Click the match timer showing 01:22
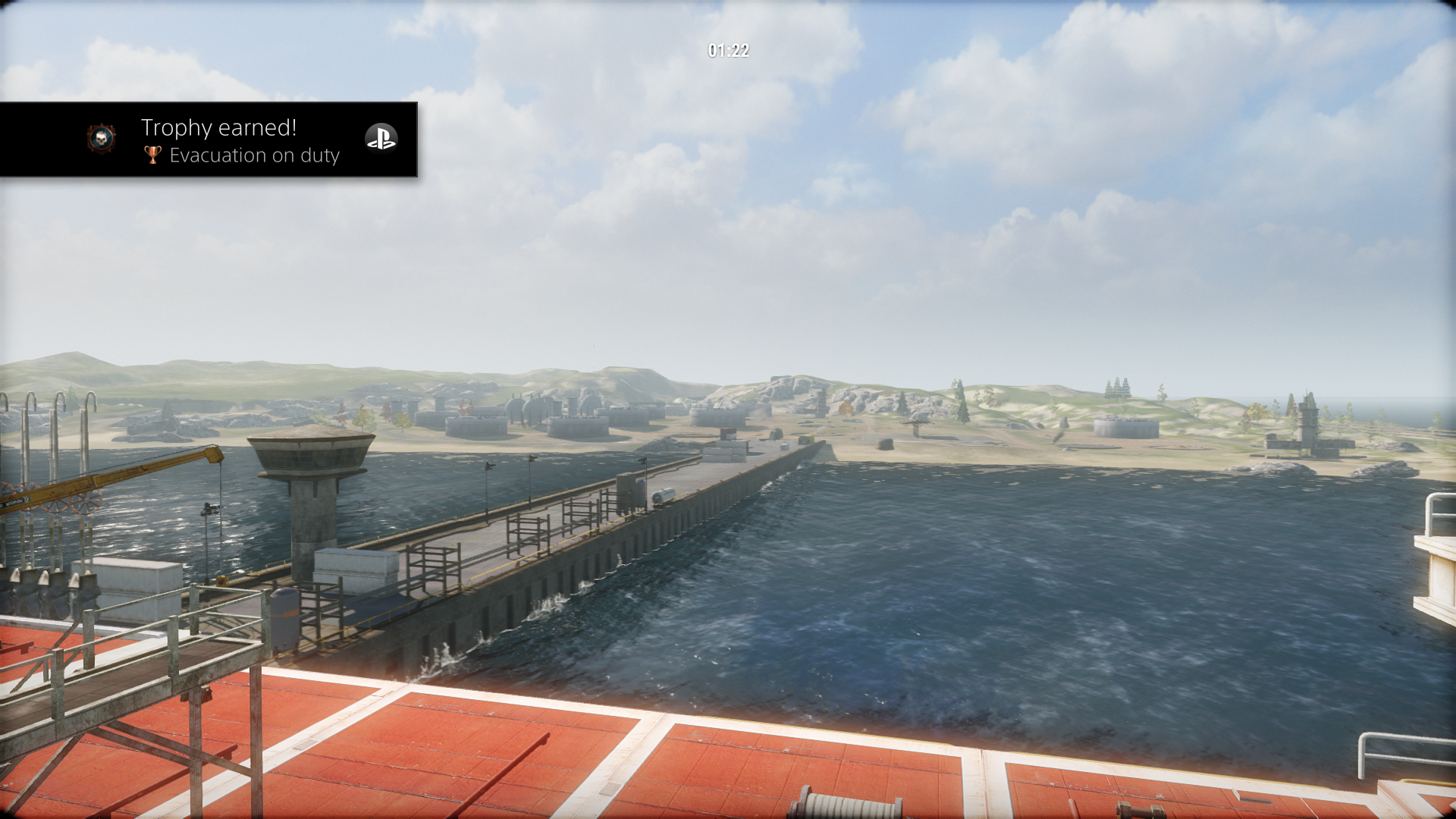 pyautogui.click(x=727, y=52)
